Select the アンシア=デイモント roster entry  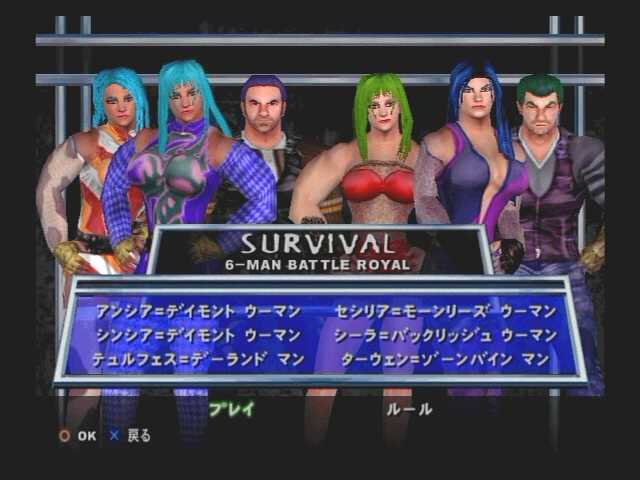point(191,311)
